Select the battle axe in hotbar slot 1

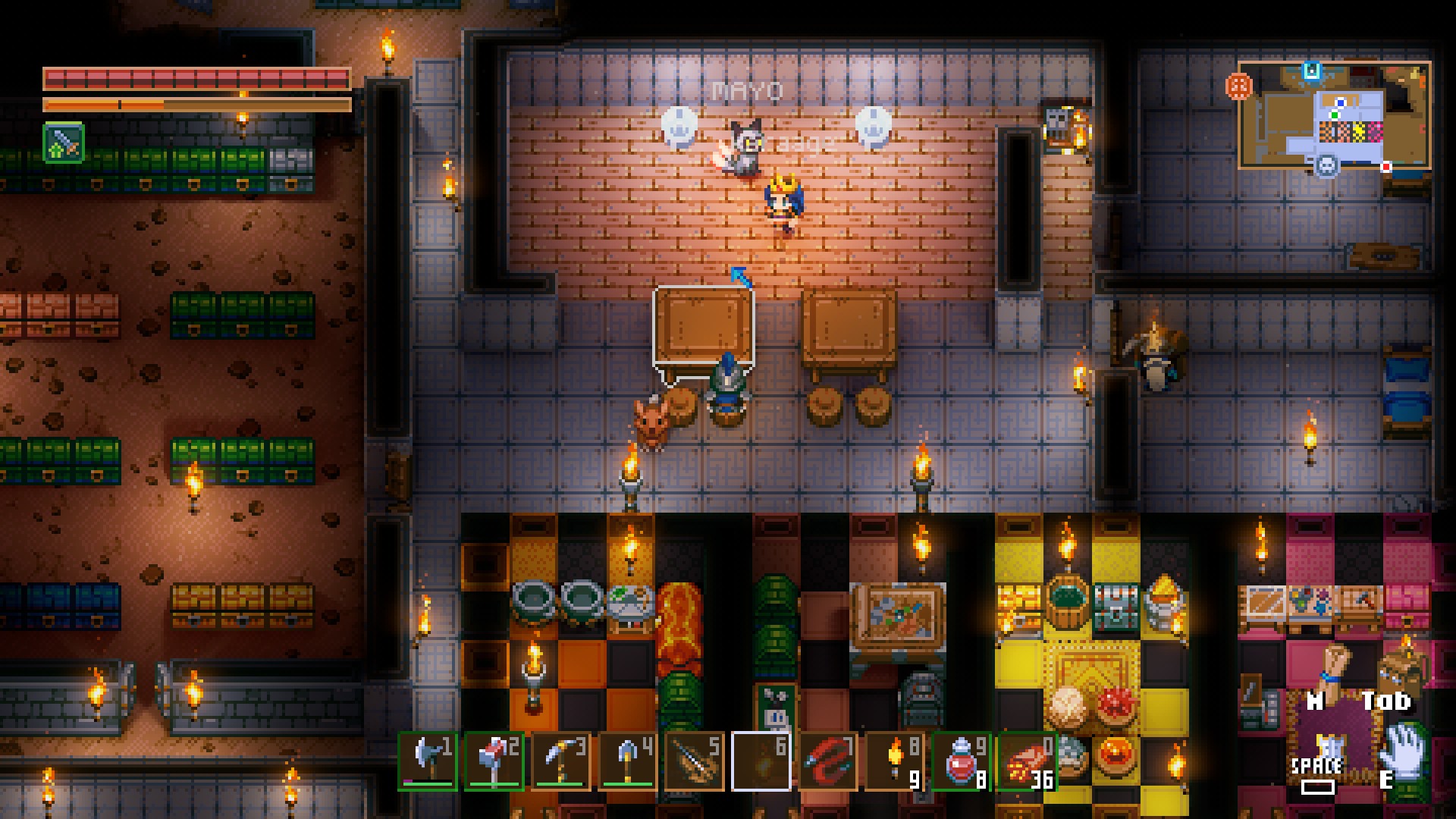(x=428, y=761)
